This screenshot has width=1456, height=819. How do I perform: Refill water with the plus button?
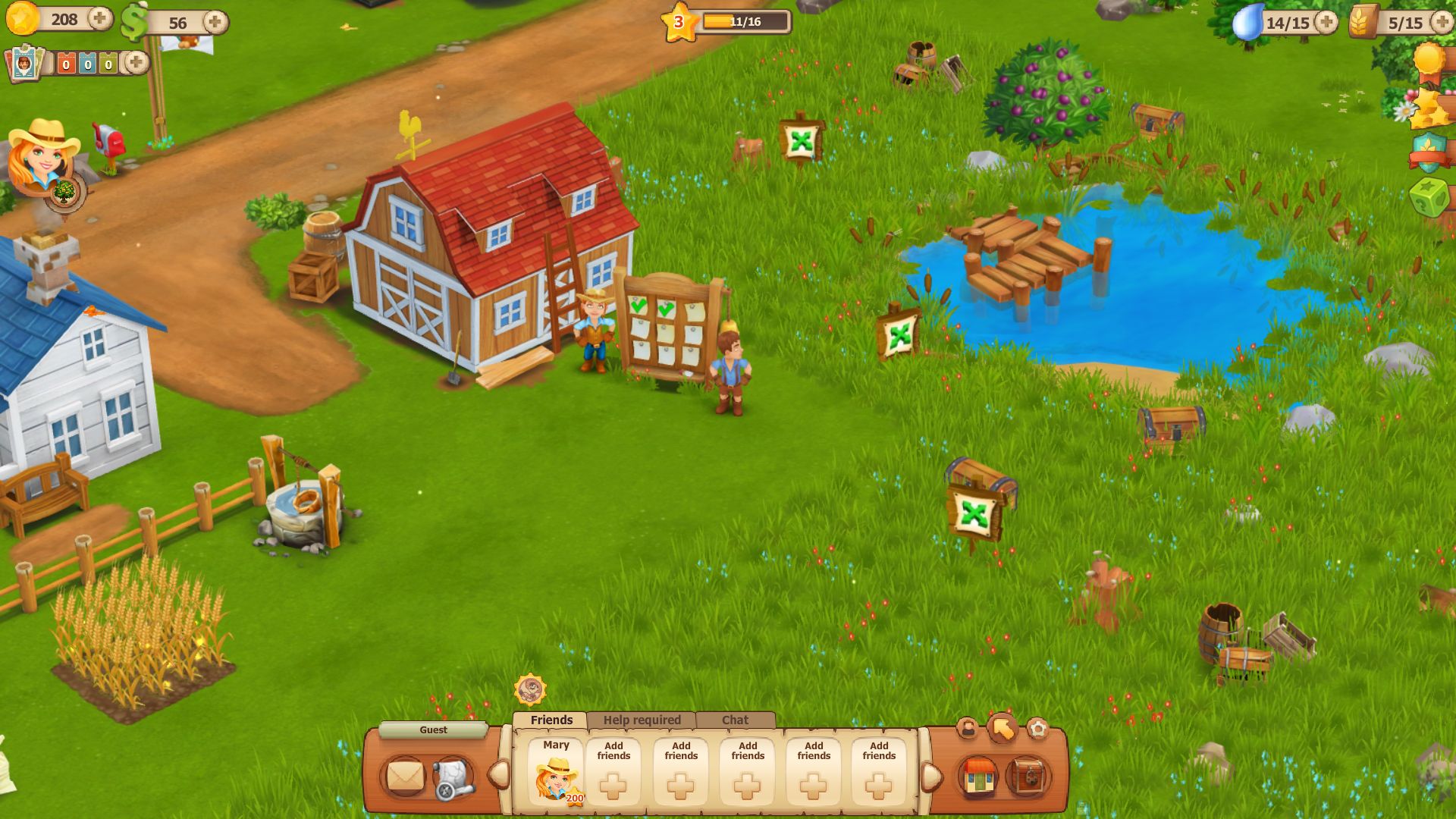click(x=1326, y=22)
